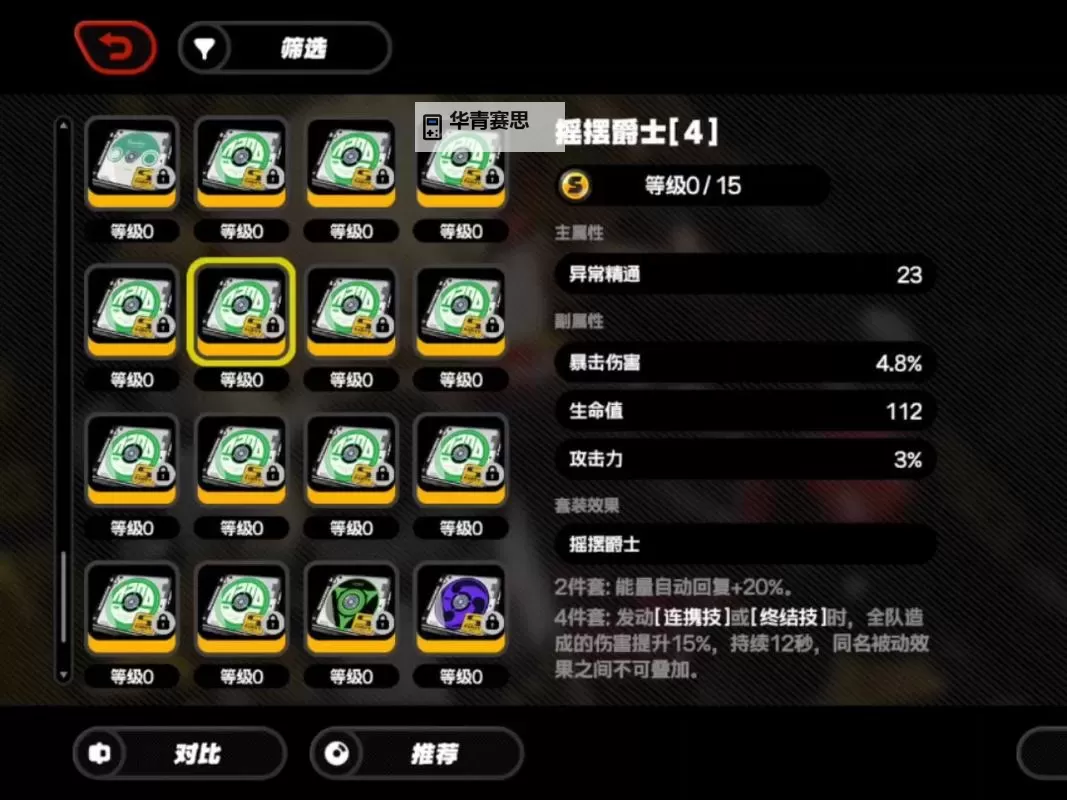This screenshot has height=800, width=1067.
Task: Select the purple drive disc
Action: click(x=461, y=608)
